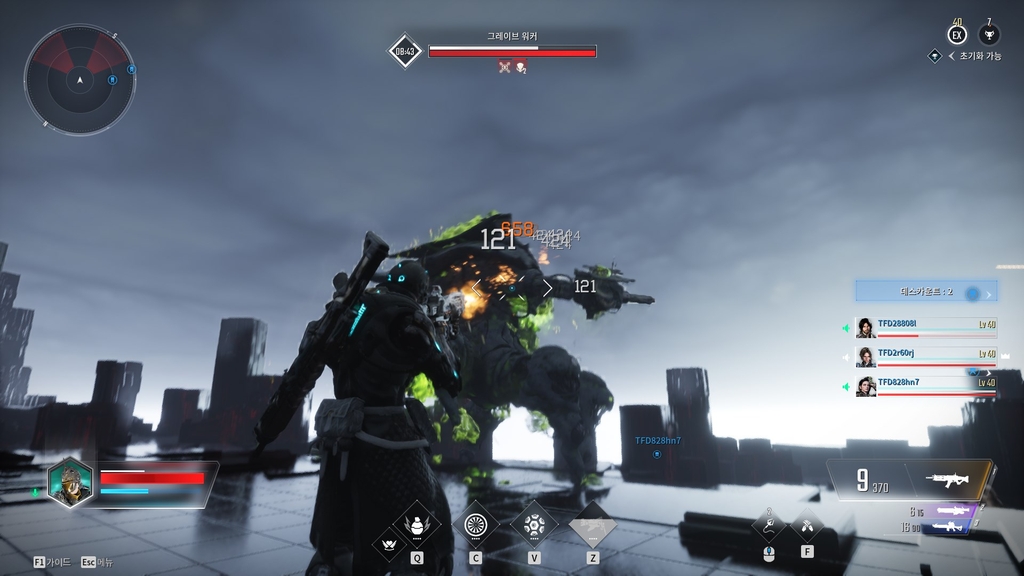The height and width of the screenshot is (576, 1024).
Task: Use the spoked wheel skill
Action: pos(475,523)
